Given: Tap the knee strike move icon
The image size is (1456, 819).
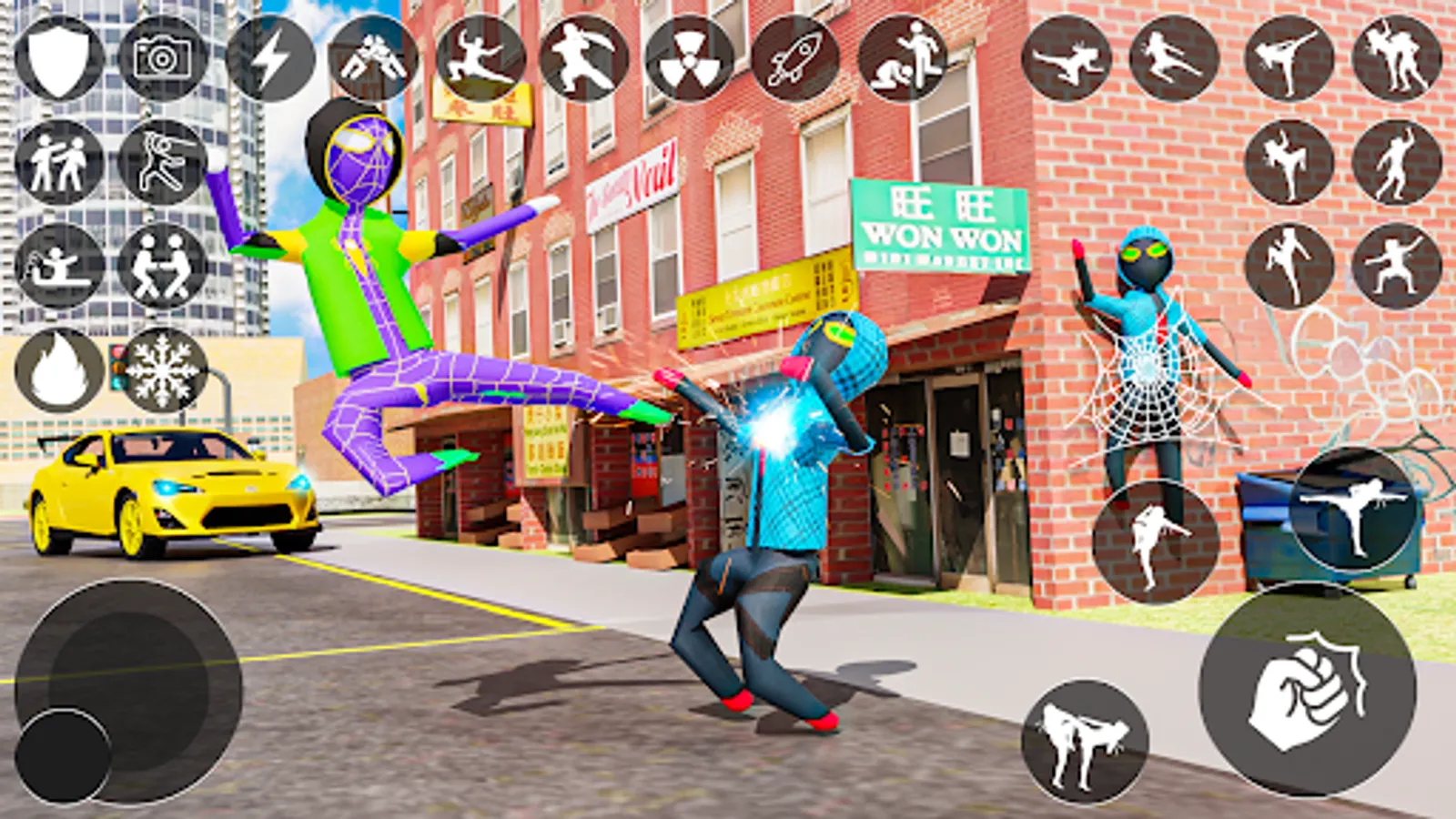Looking at the screenshot, I should pyautogui.click(x=1291, y=160).
